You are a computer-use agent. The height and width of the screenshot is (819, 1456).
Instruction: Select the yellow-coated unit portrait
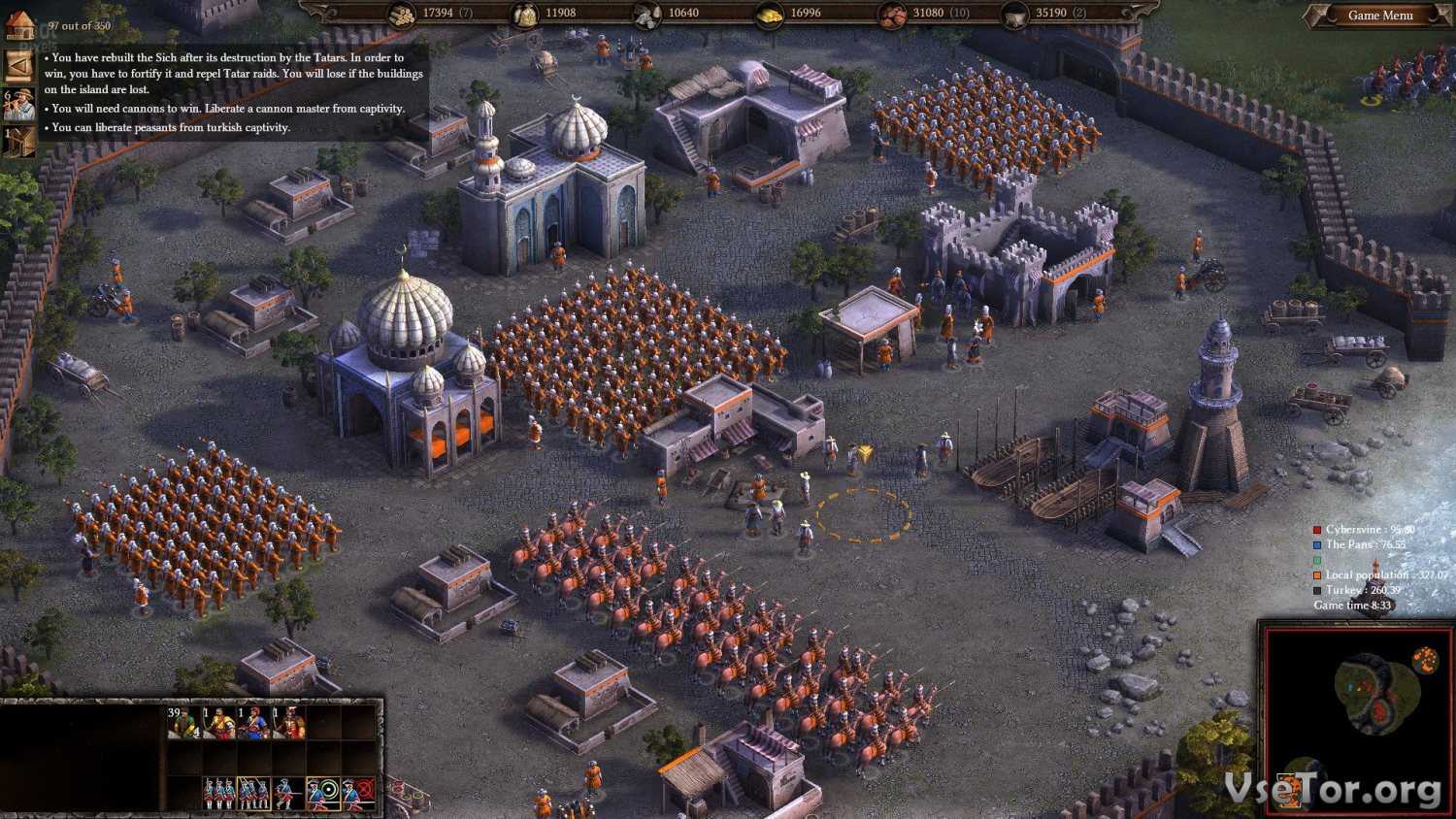[218, 723]
